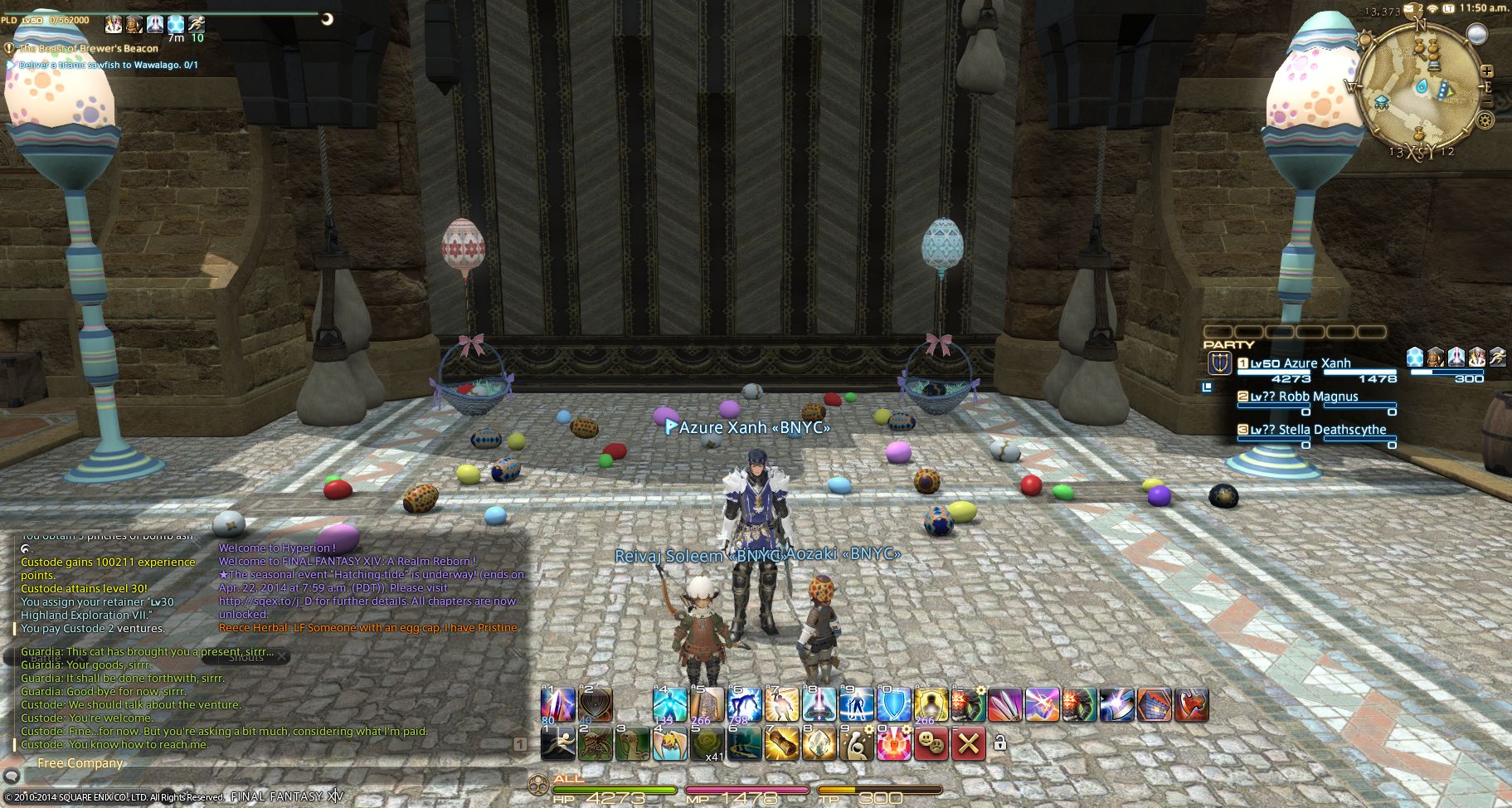
Task: Use the white crystal hotbar item
Action: coord(818,744)
